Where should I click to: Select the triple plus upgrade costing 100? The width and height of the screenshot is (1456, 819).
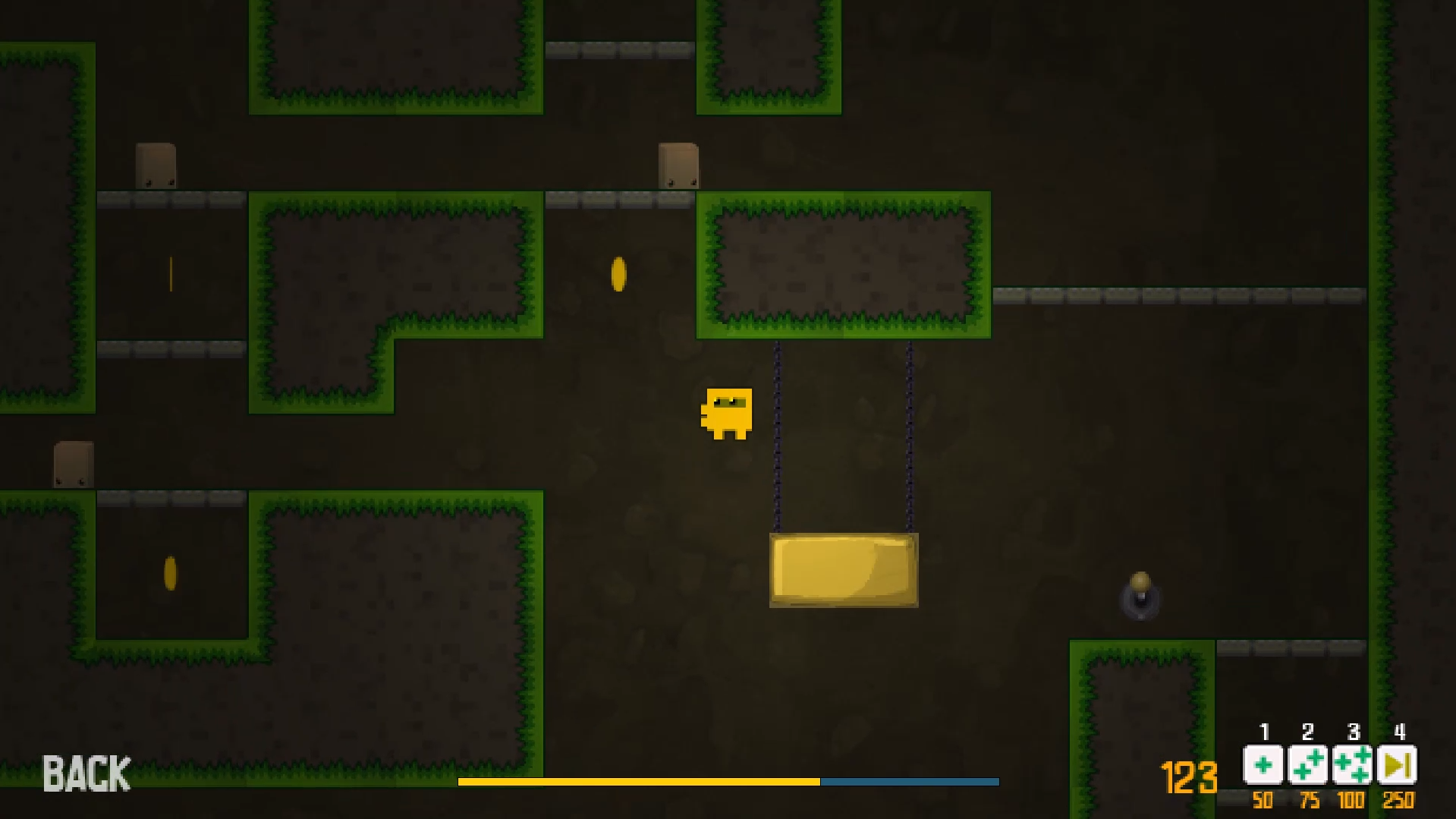click(1354, 766)
